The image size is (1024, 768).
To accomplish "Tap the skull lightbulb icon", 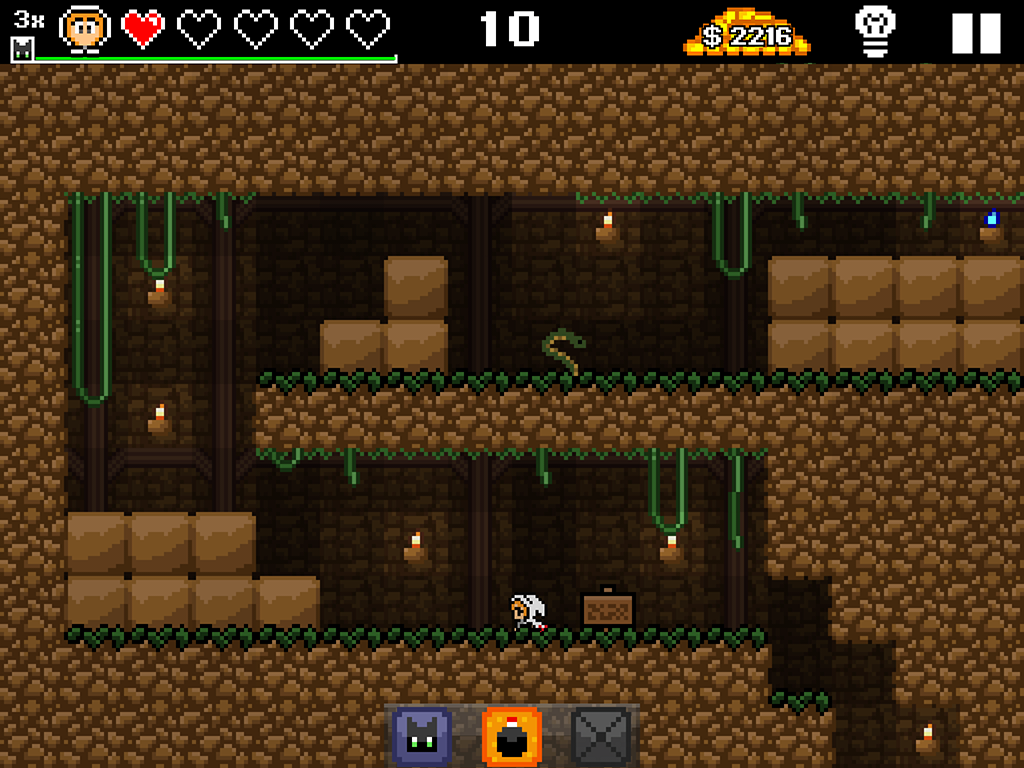I will tap(875, 31).
